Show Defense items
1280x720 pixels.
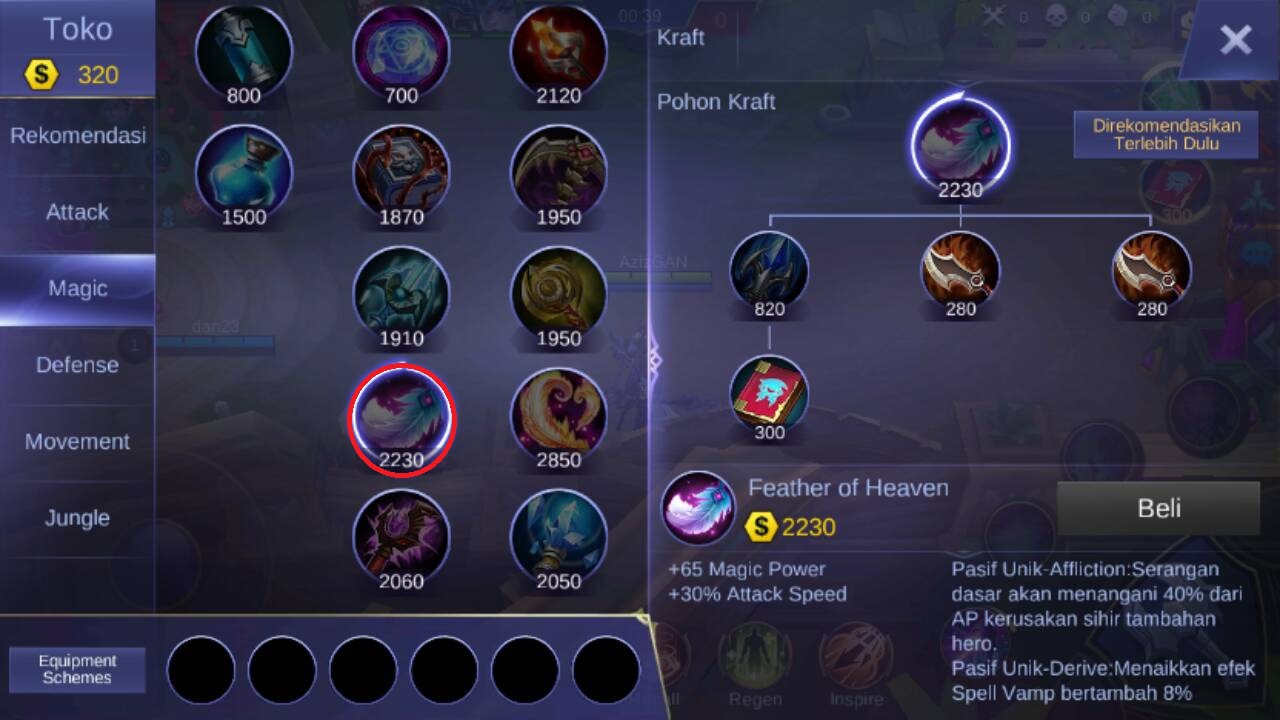(78, 365)
